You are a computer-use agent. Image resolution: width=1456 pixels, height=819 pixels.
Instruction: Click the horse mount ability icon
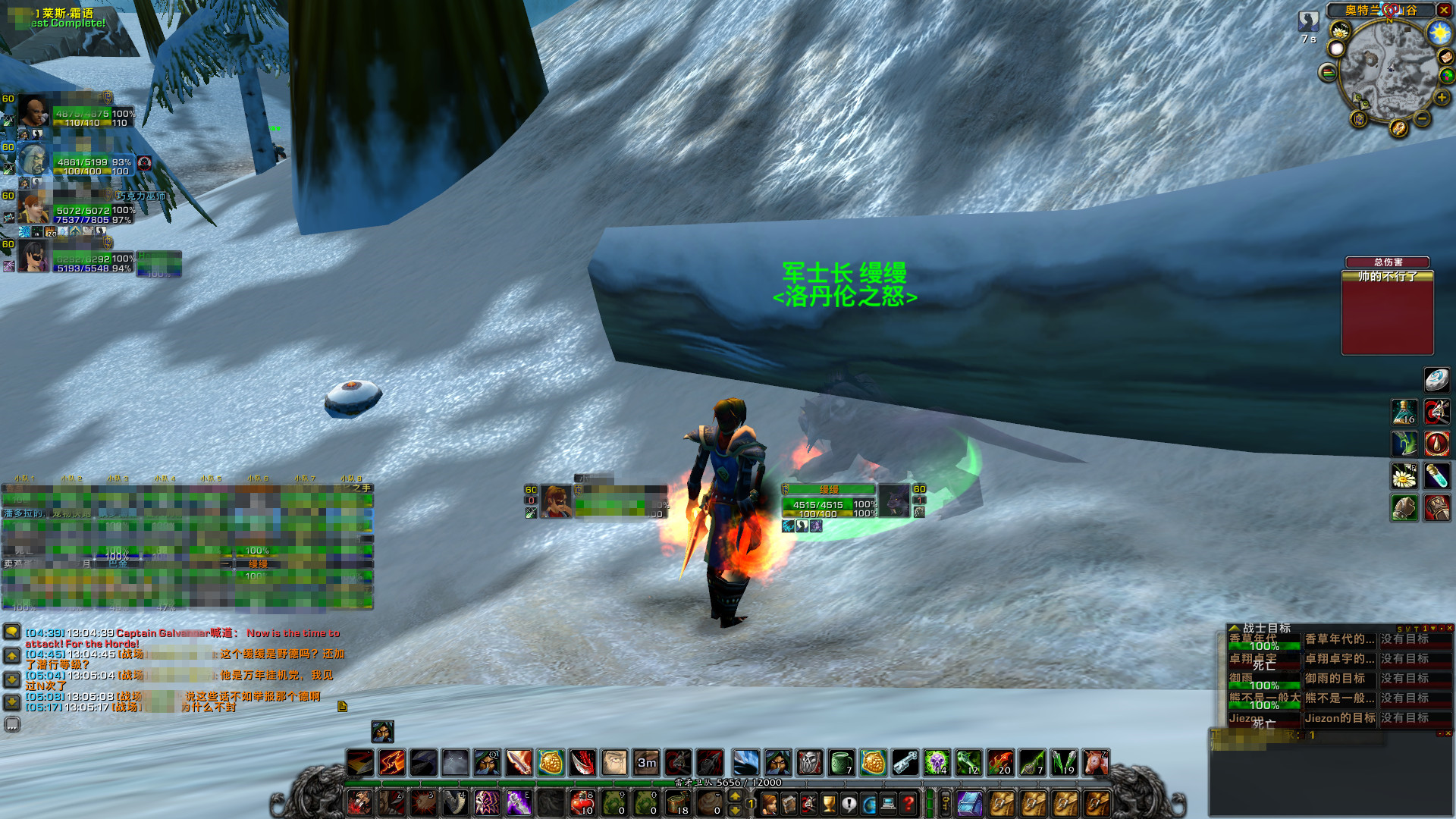(1095, 763)
